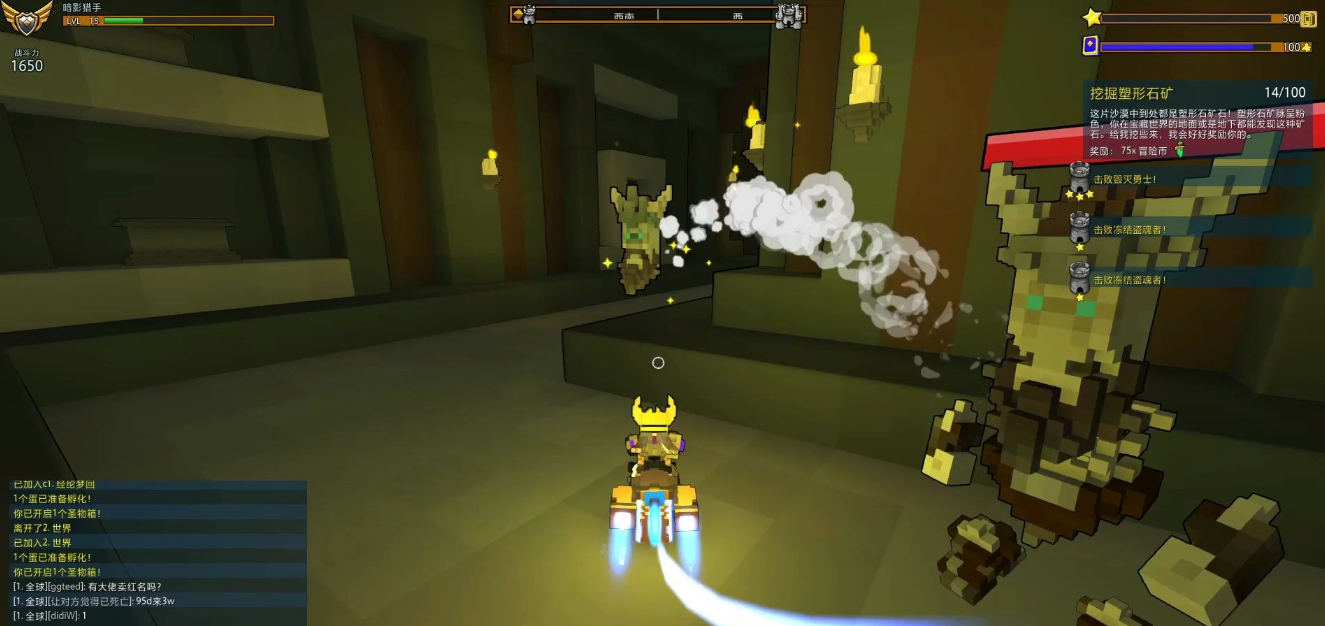Open the 挖掘塑形石矿 quest tracker entry
Screen dimensions: 1325x626
pos(1131,93)
